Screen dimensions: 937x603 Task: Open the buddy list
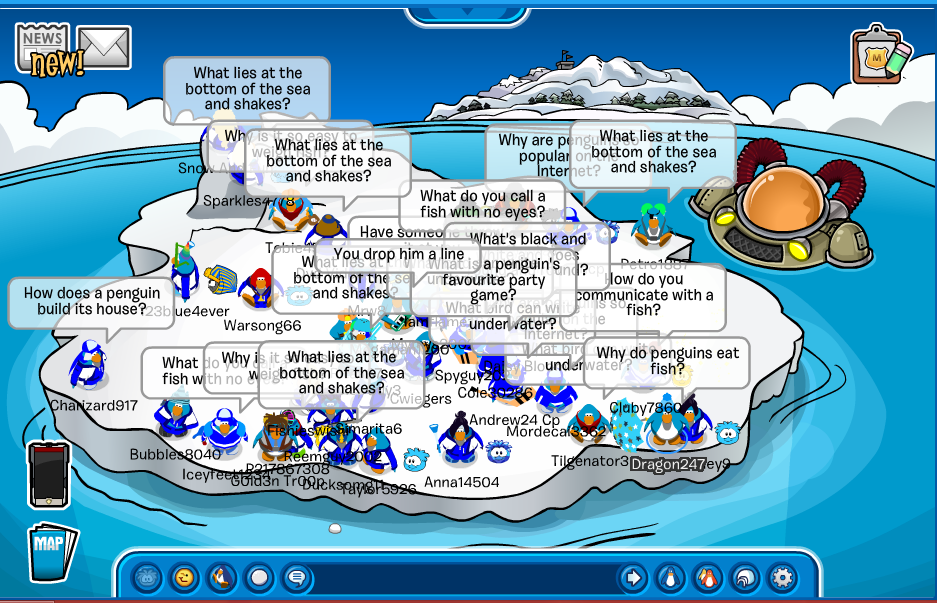[707, 577]
